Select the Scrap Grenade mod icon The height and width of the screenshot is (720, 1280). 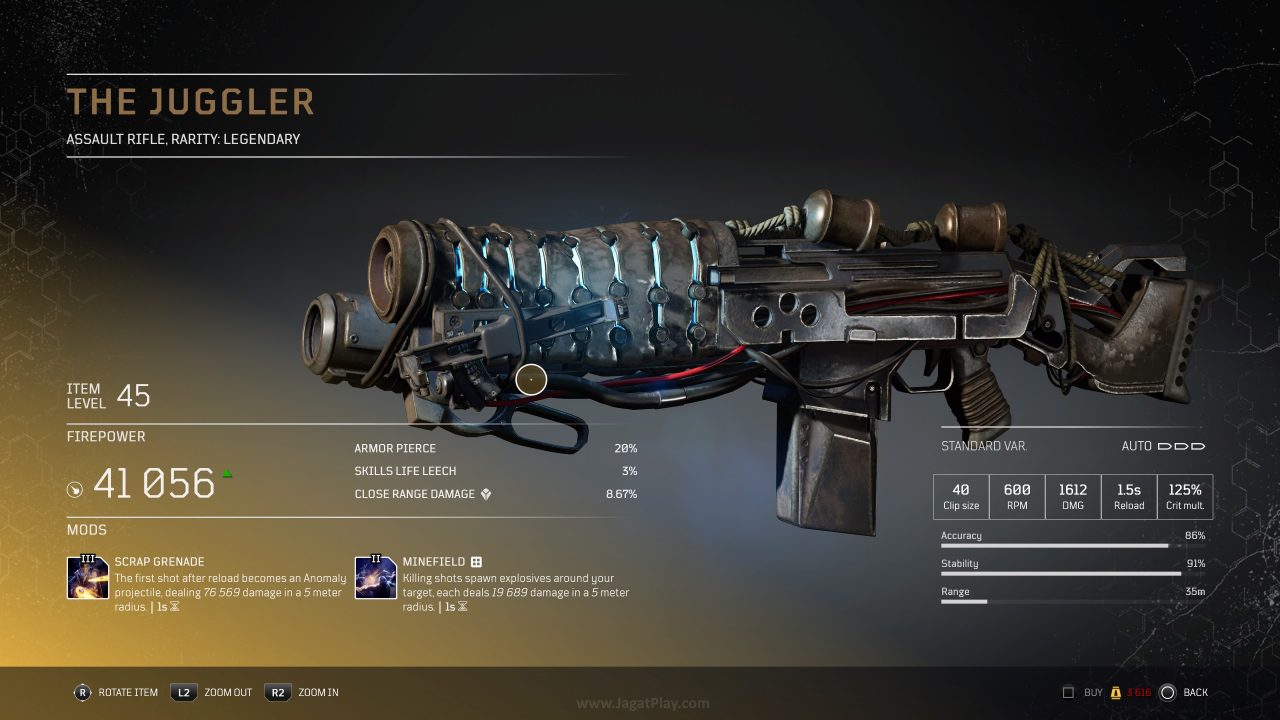pyautogui.click(x=87, y=577)
